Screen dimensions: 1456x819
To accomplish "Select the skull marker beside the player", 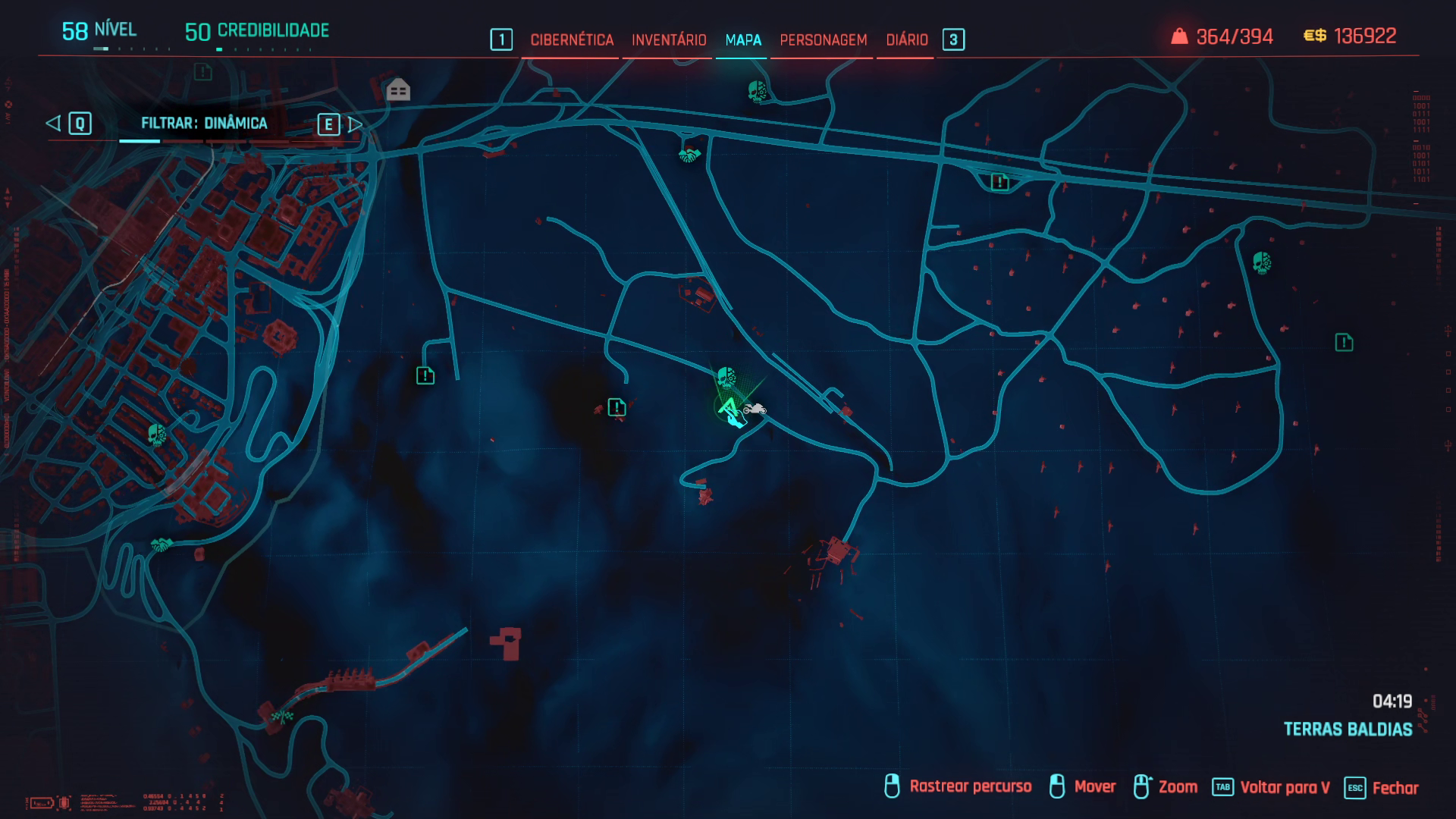I will click(x=726, y=377).
